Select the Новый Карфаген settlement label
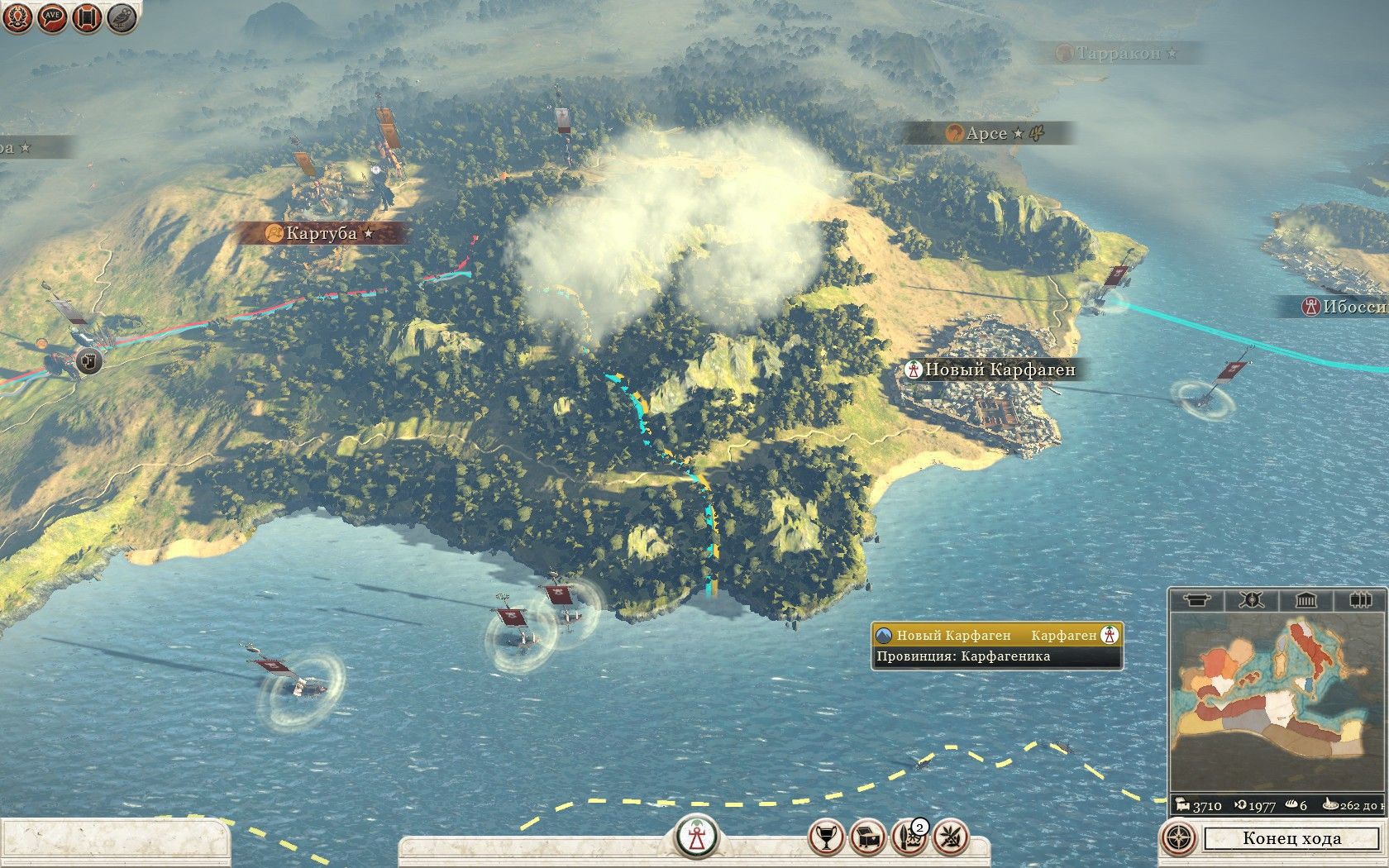The width and height of the screenshot is (1389, 868). 998,370
